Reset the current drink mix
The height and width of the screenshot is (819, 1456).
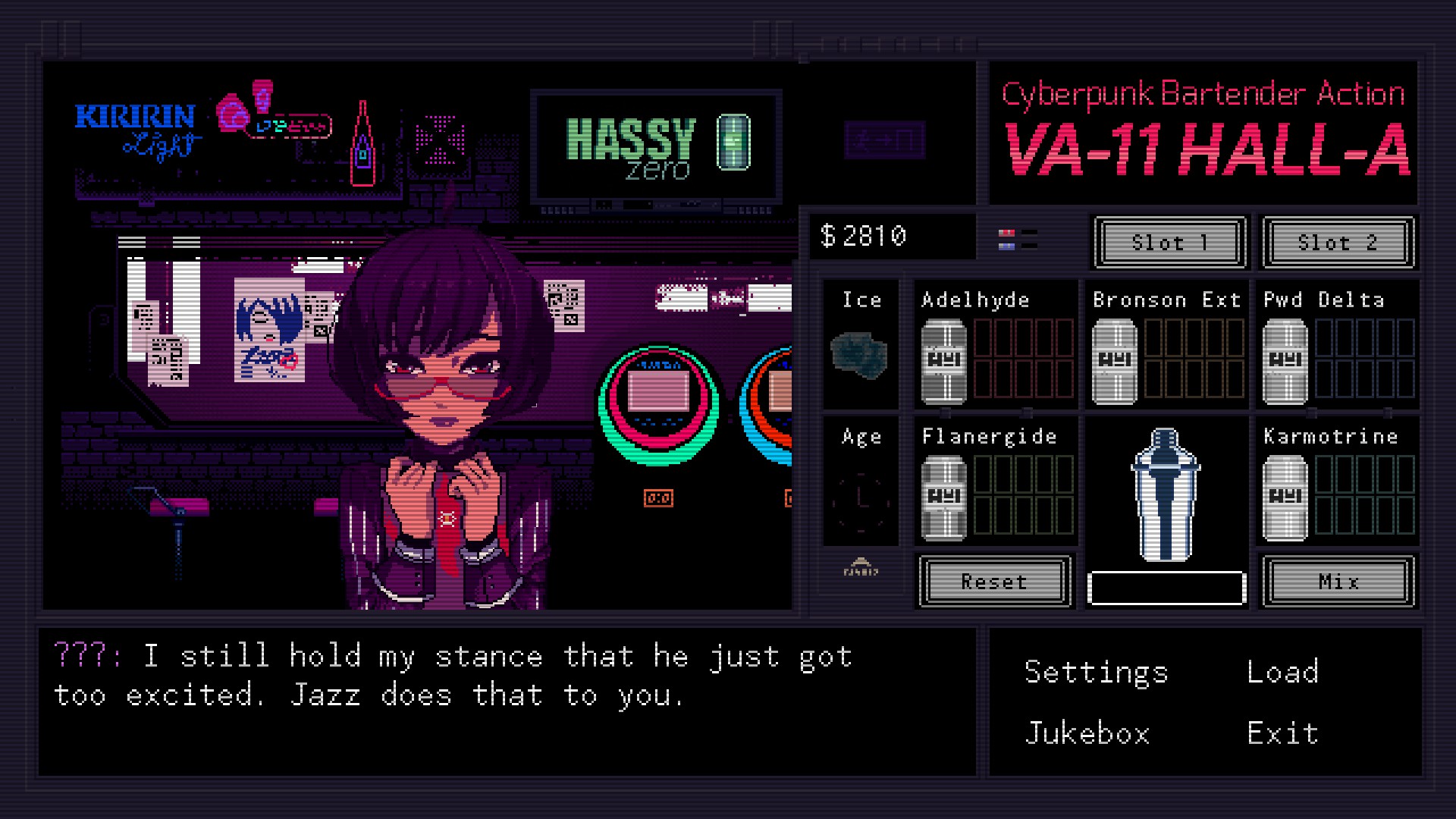994,582
